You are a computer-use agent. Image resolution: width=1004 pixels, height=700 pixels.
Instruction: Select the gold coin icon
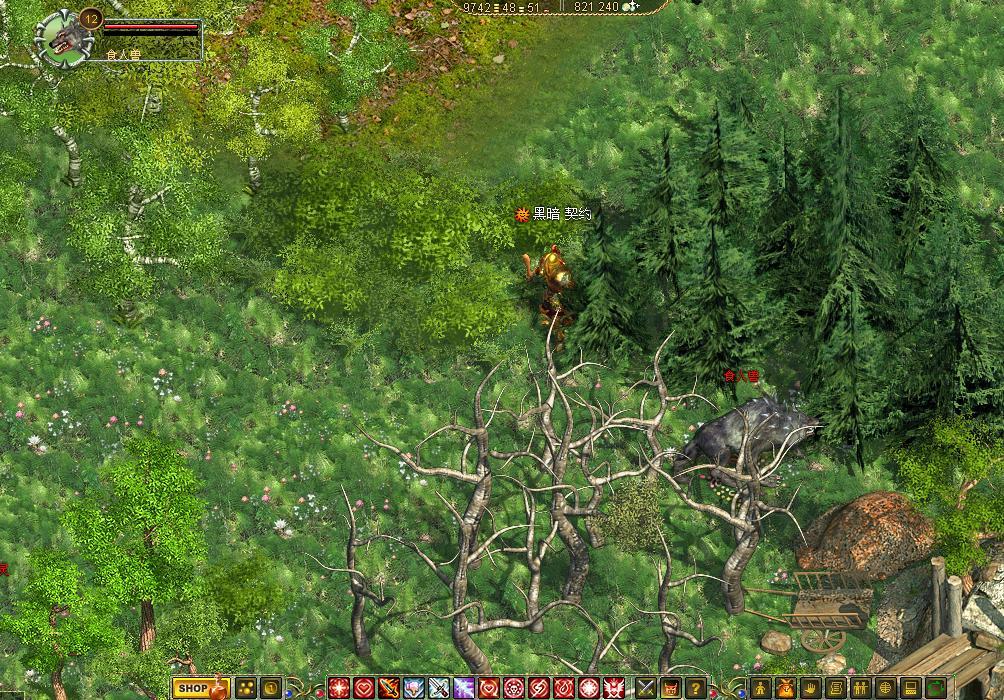coord(270,688)
